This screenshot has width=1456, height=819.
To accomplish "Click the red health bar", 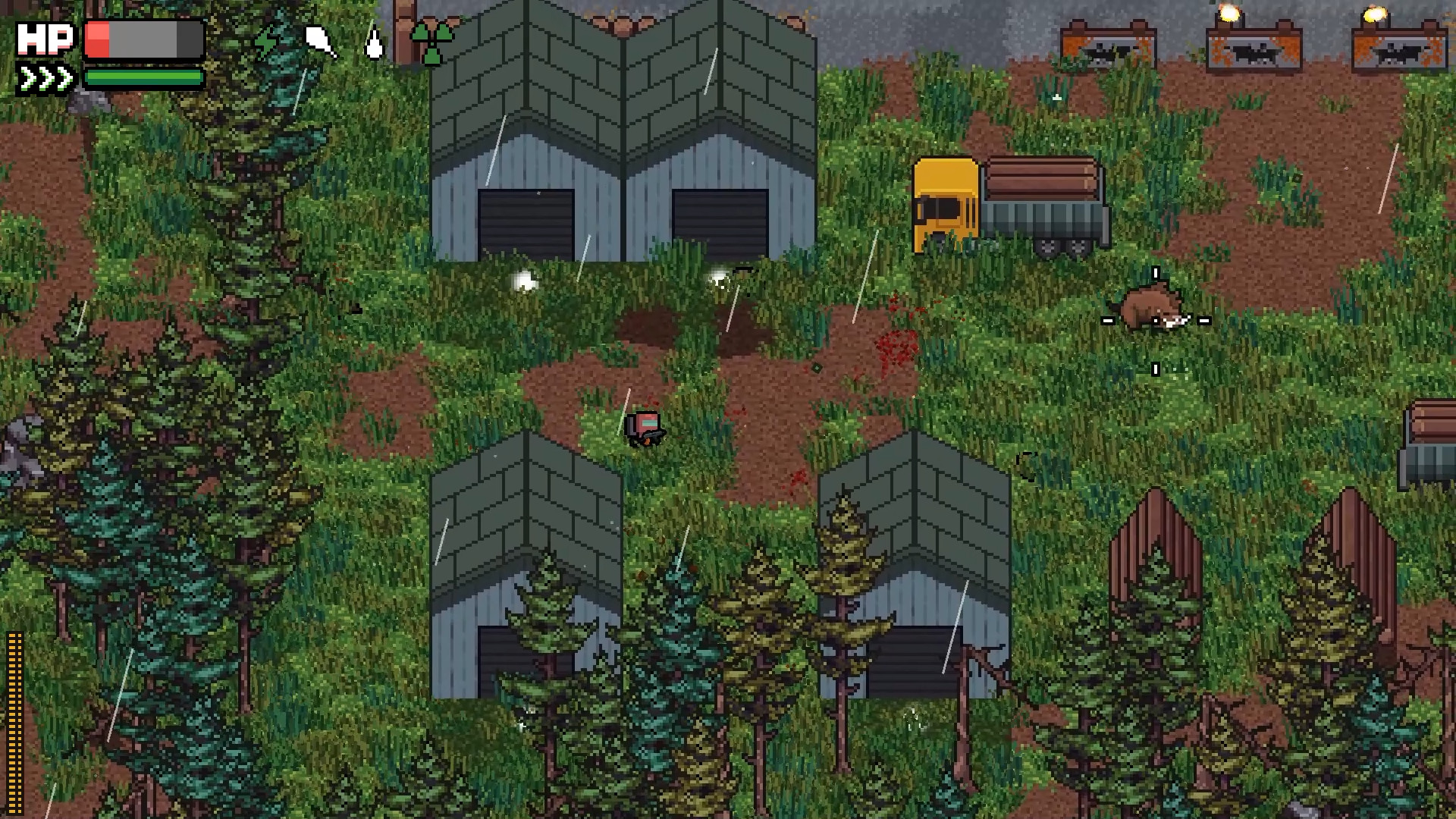I will (97, 38).
